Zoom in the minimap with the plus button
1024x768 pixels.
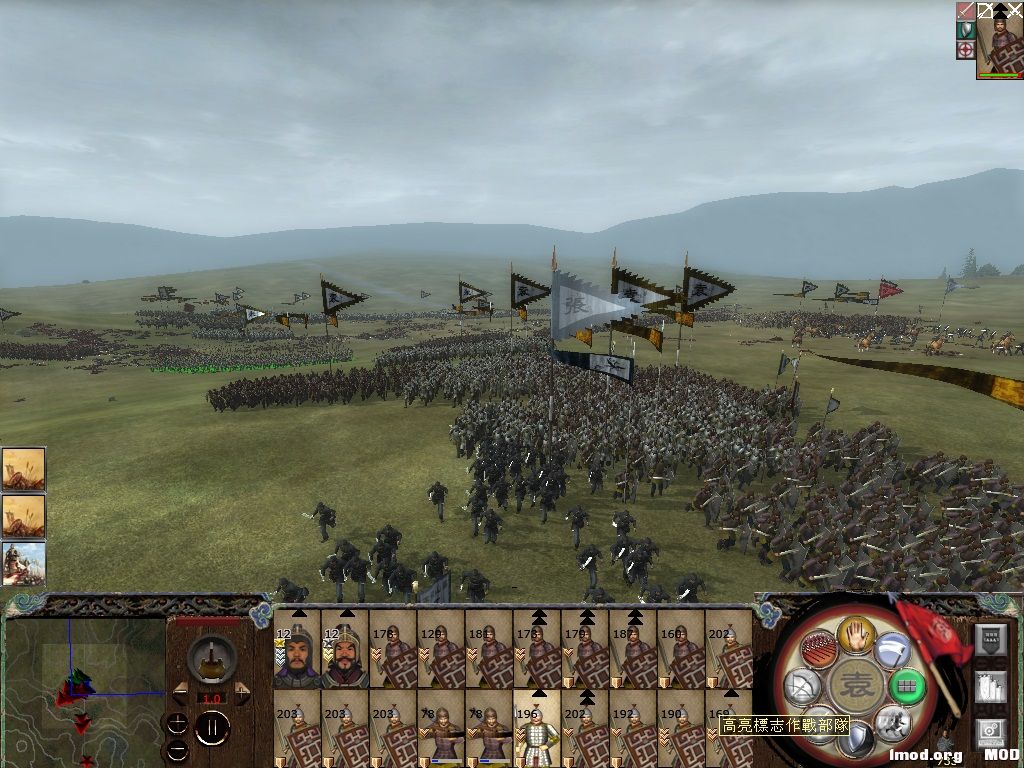tap(178, 723)
